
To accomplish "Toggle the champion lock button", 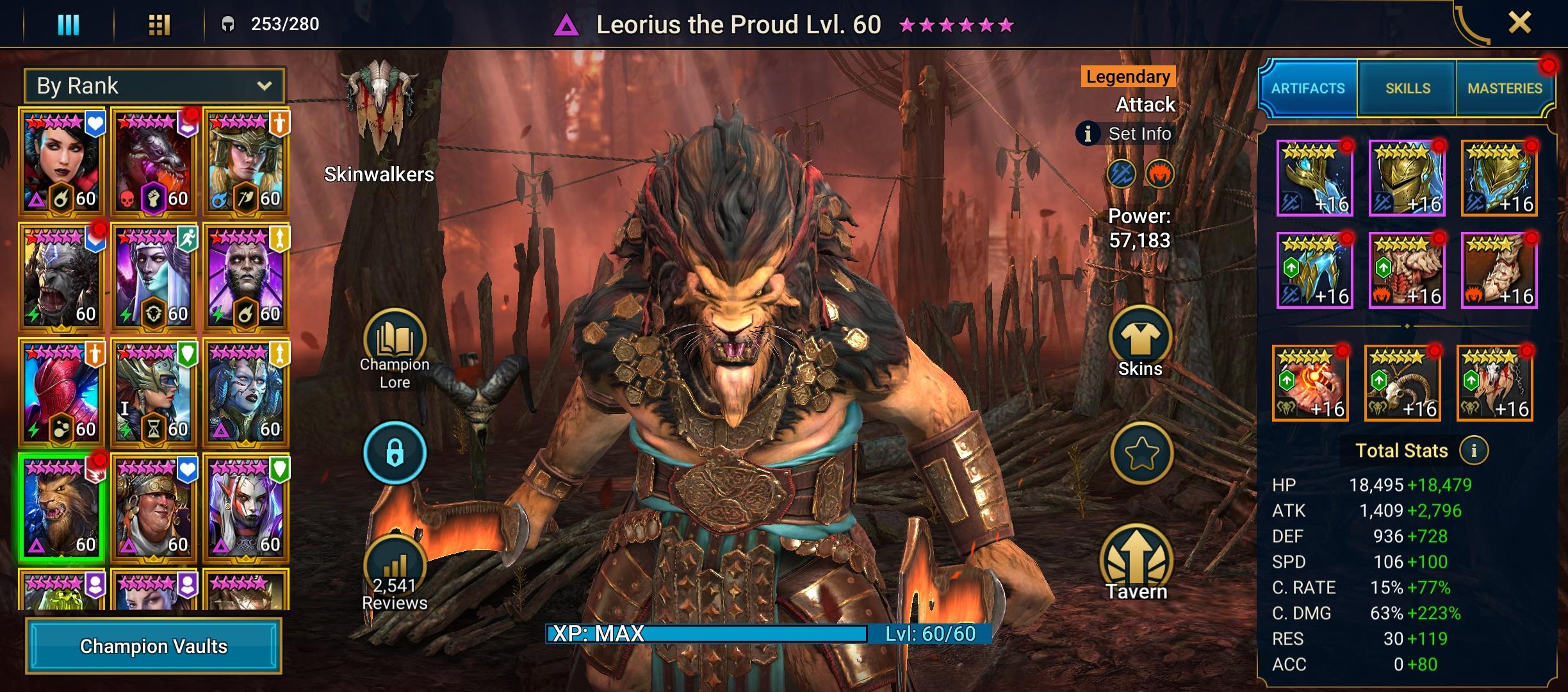I will coord(395,453).
